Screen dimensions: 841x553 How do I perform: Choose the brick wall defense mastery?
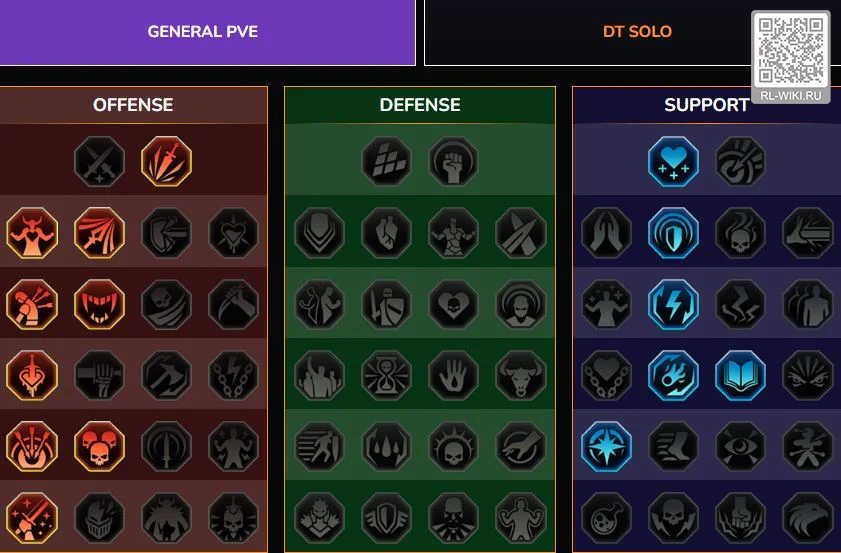387,161
